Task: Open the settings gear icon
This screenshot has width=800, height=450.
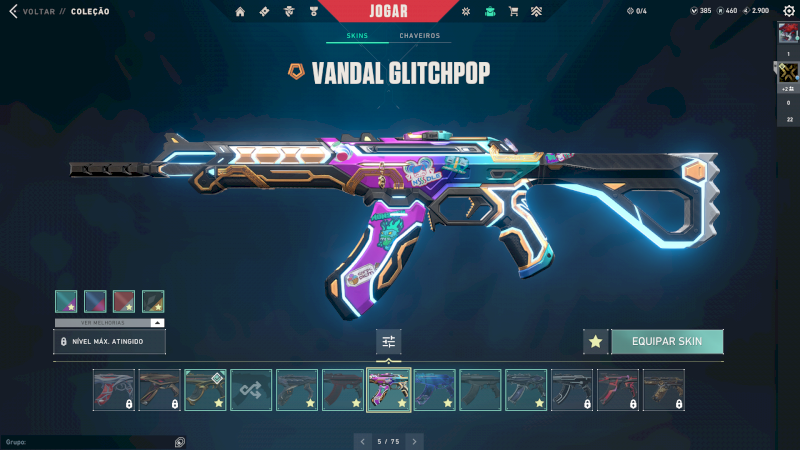Action: click(465, 11)
